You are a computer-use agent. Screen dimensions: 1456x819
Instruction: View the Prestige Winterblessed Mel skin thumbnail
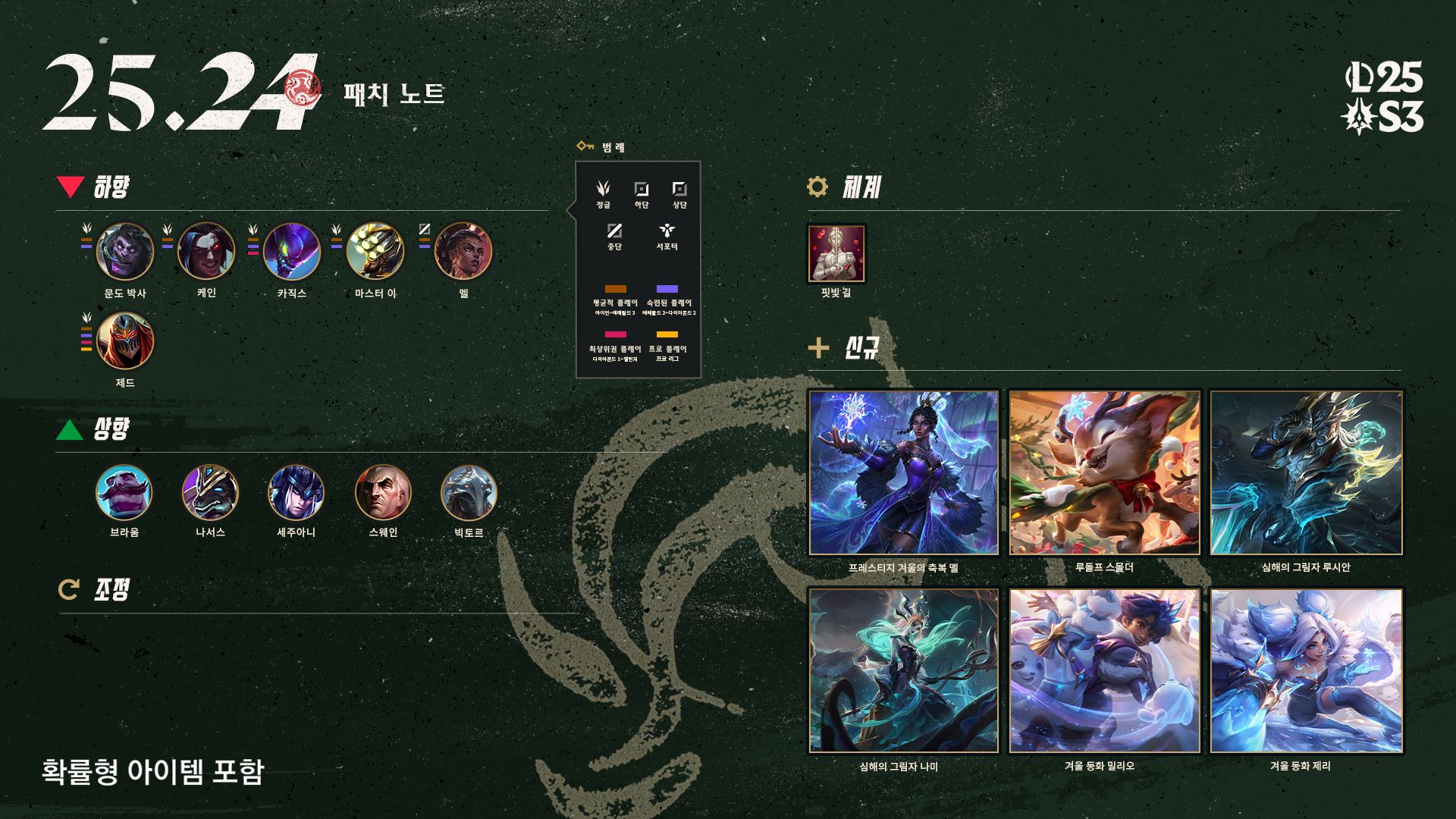pos(903,473)
